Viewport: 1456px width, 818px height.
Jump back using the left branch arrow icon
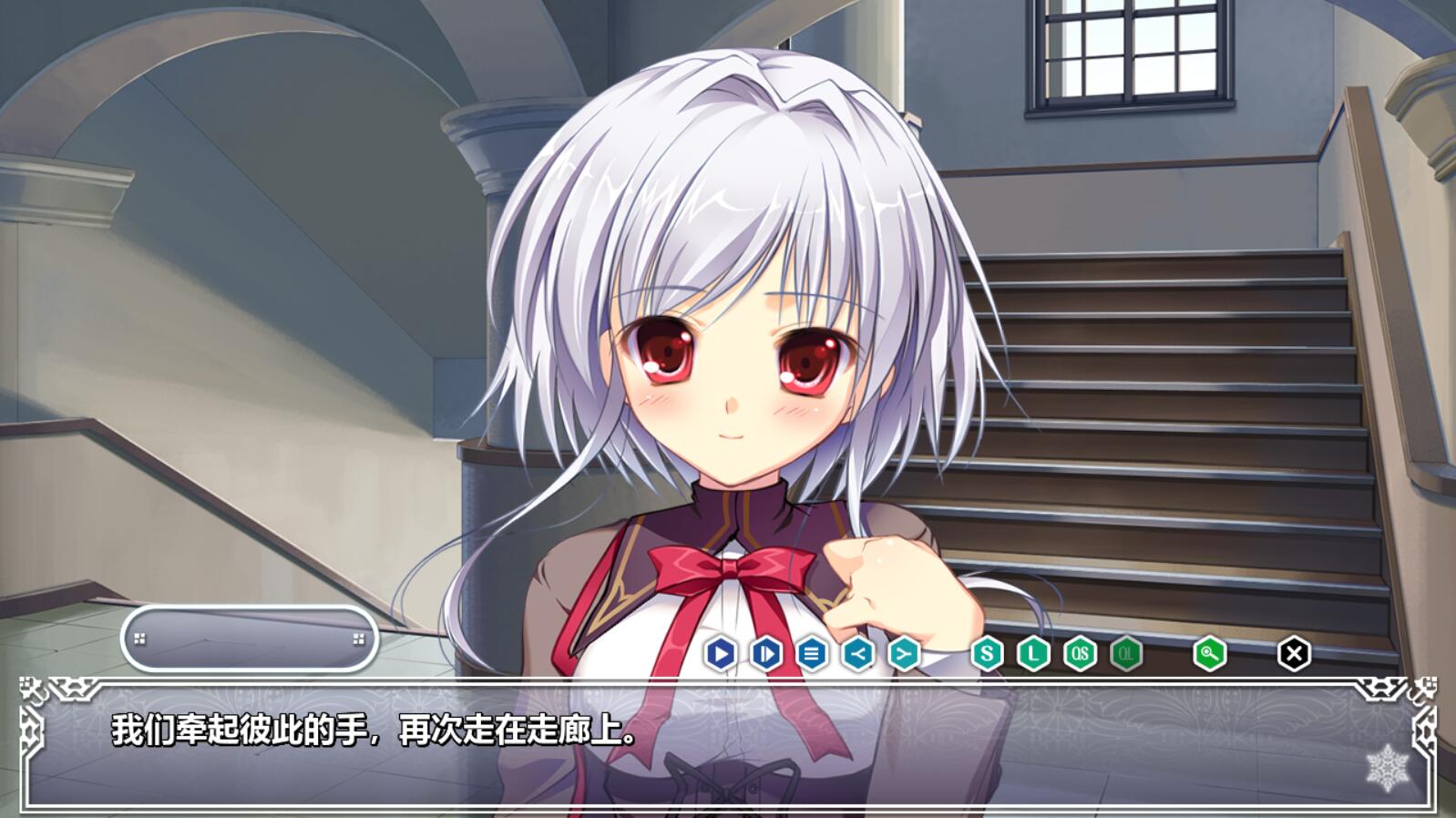[857, 653]
